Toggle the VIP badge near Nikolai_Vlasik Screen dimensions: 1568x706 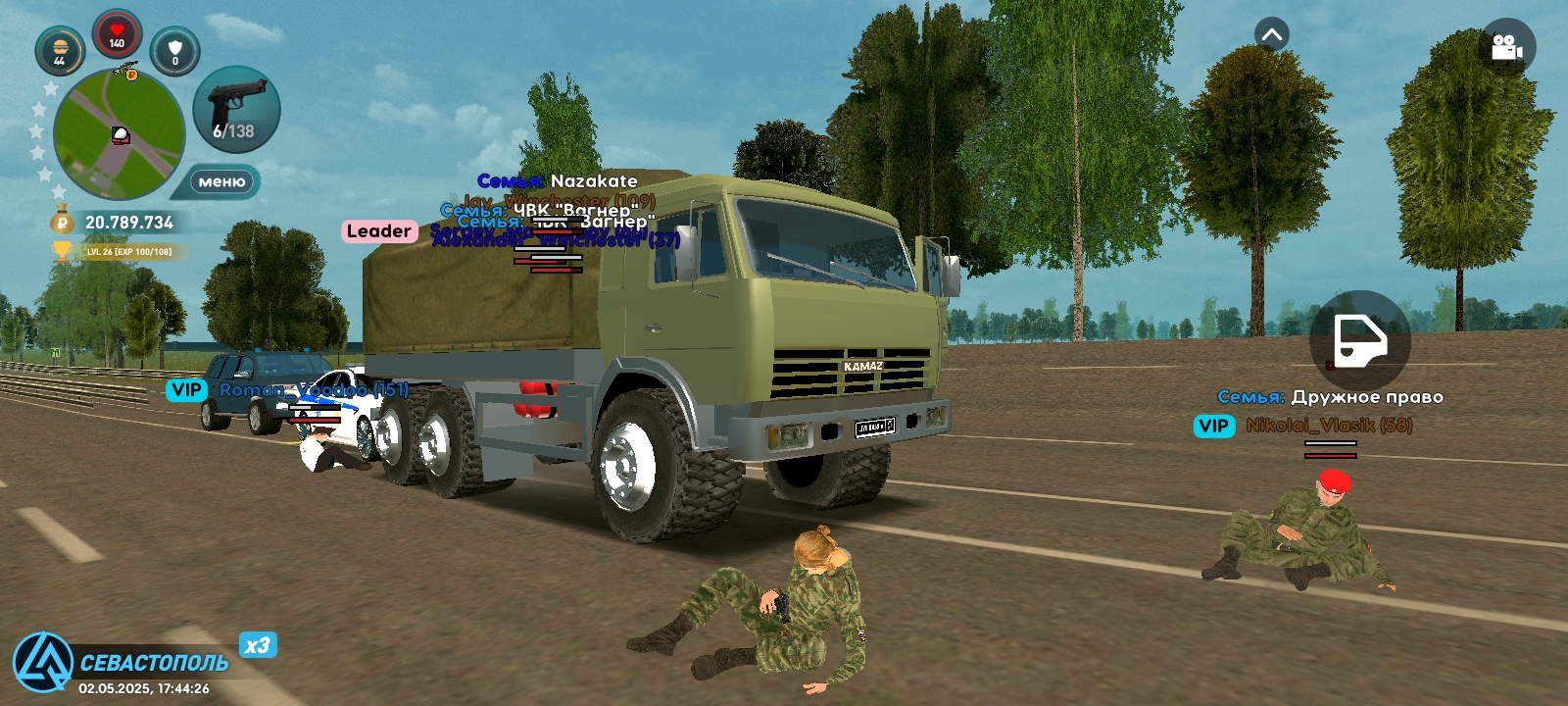click(1214, 427)
